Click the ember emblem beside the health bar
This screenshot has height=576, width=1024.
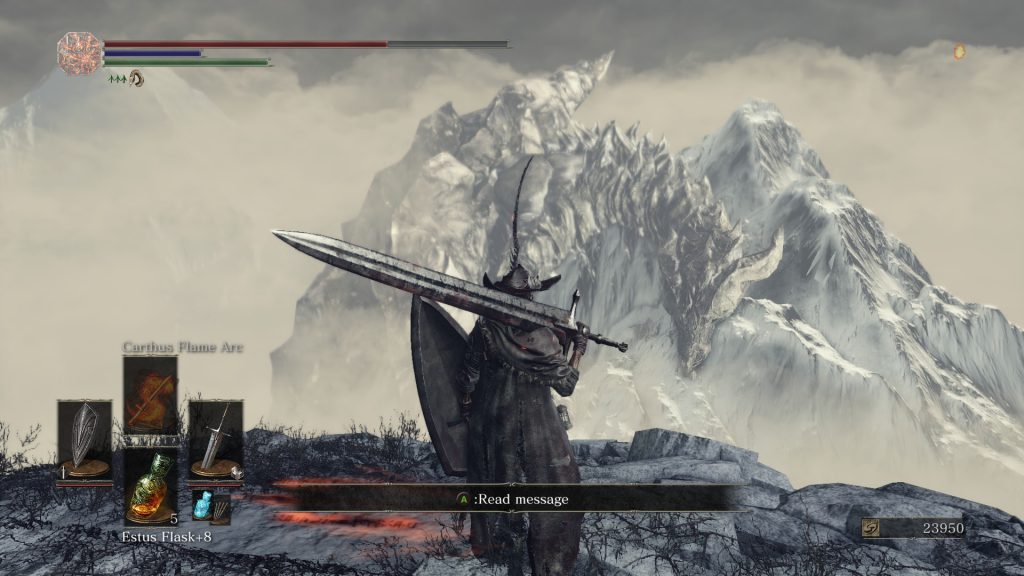tap(77, 53)
